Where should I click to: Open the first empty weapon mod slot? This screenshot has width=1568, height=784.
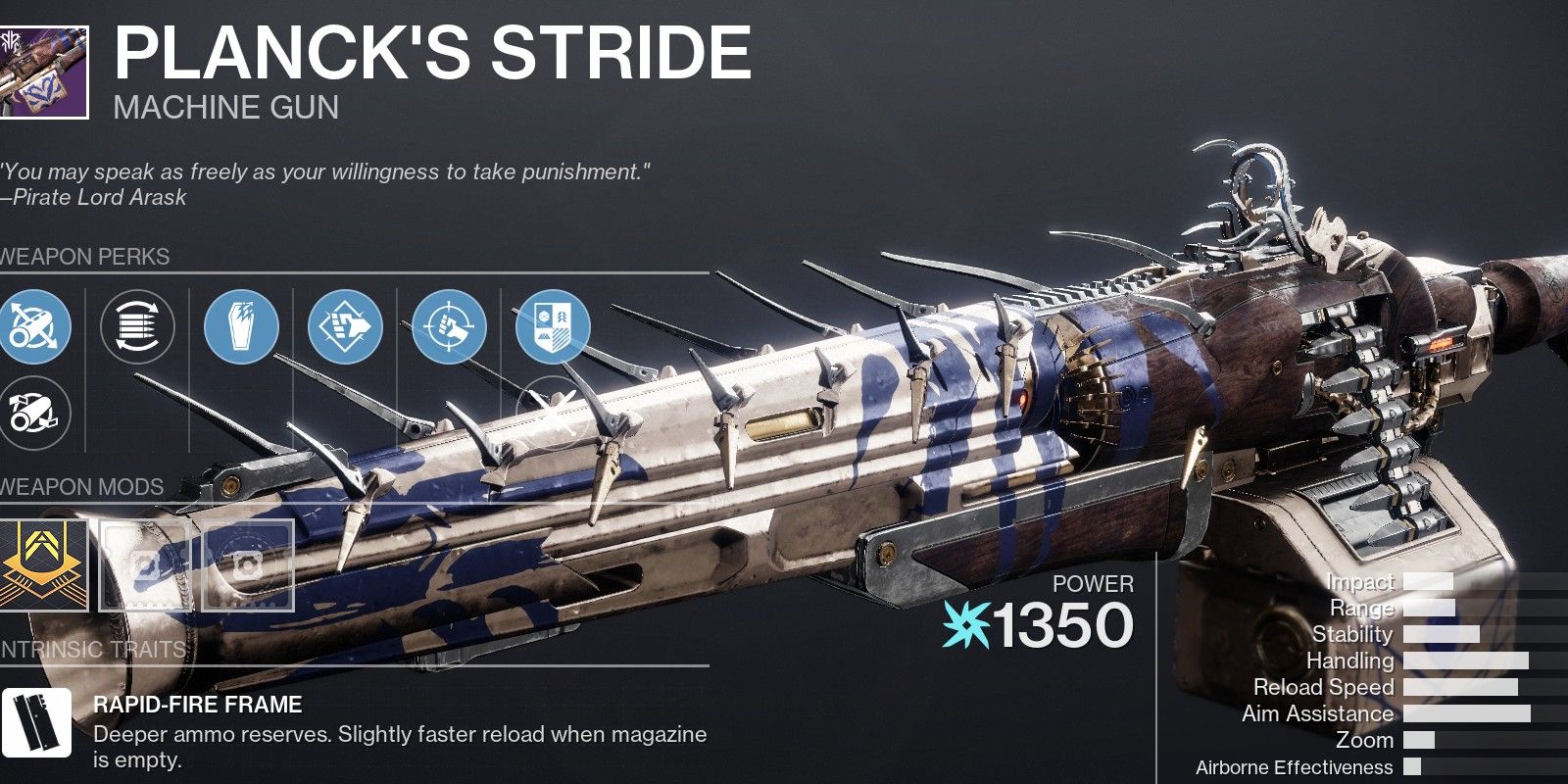(x=145, y=563)
